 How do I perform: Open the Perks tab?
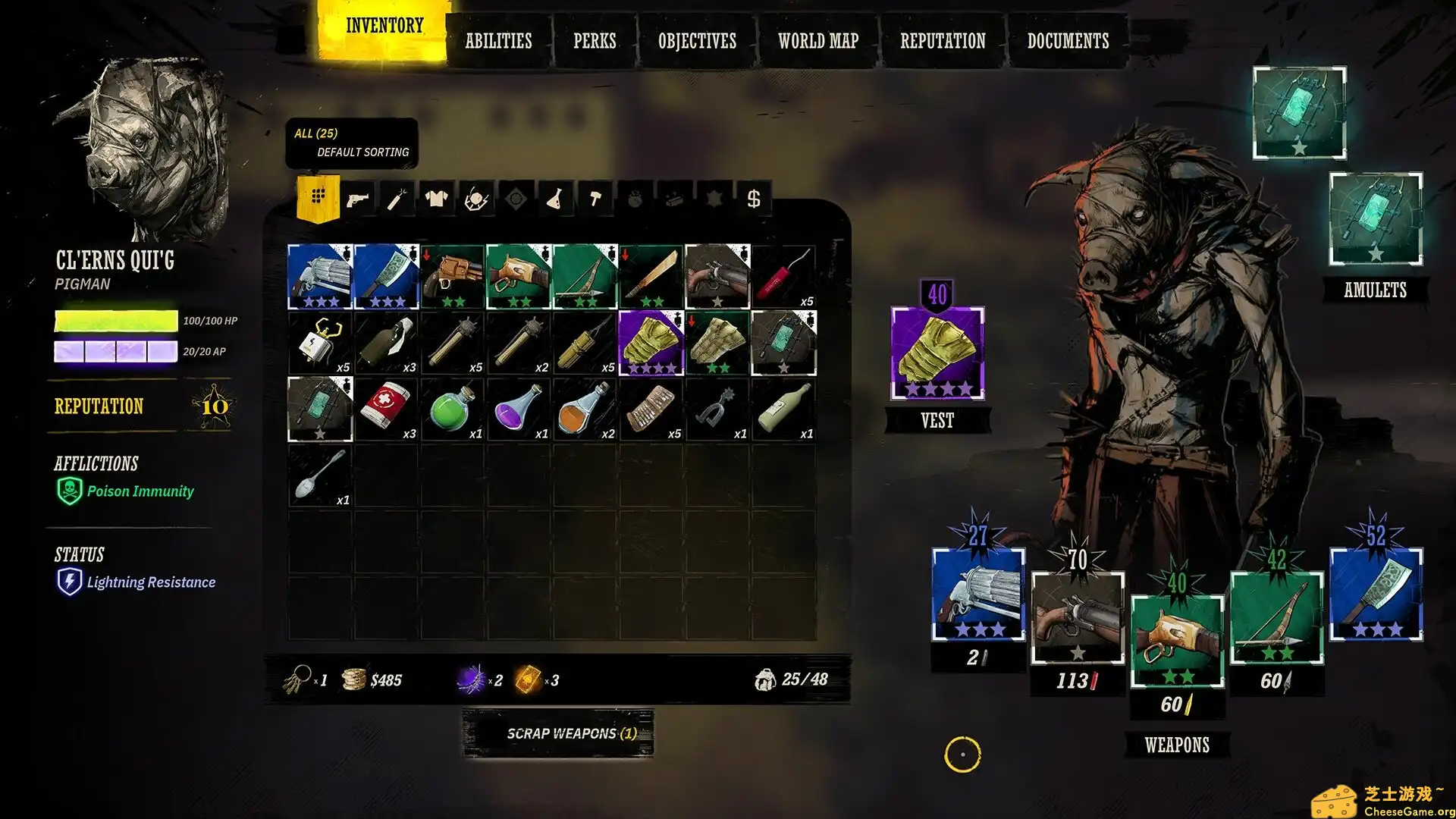coord(595,41)
